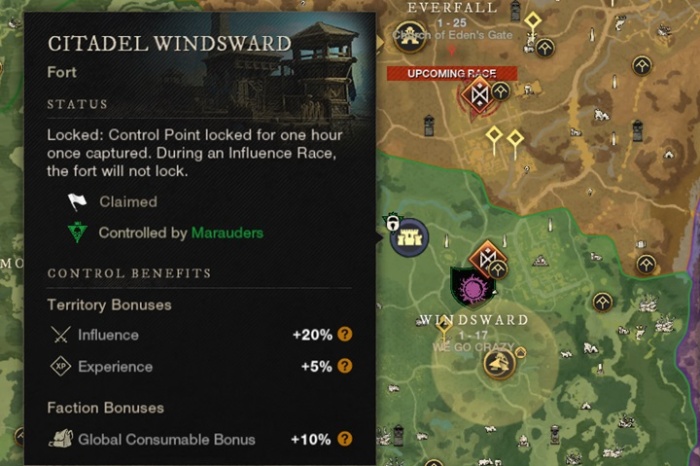Click the Experience bonus question mark

345,366
